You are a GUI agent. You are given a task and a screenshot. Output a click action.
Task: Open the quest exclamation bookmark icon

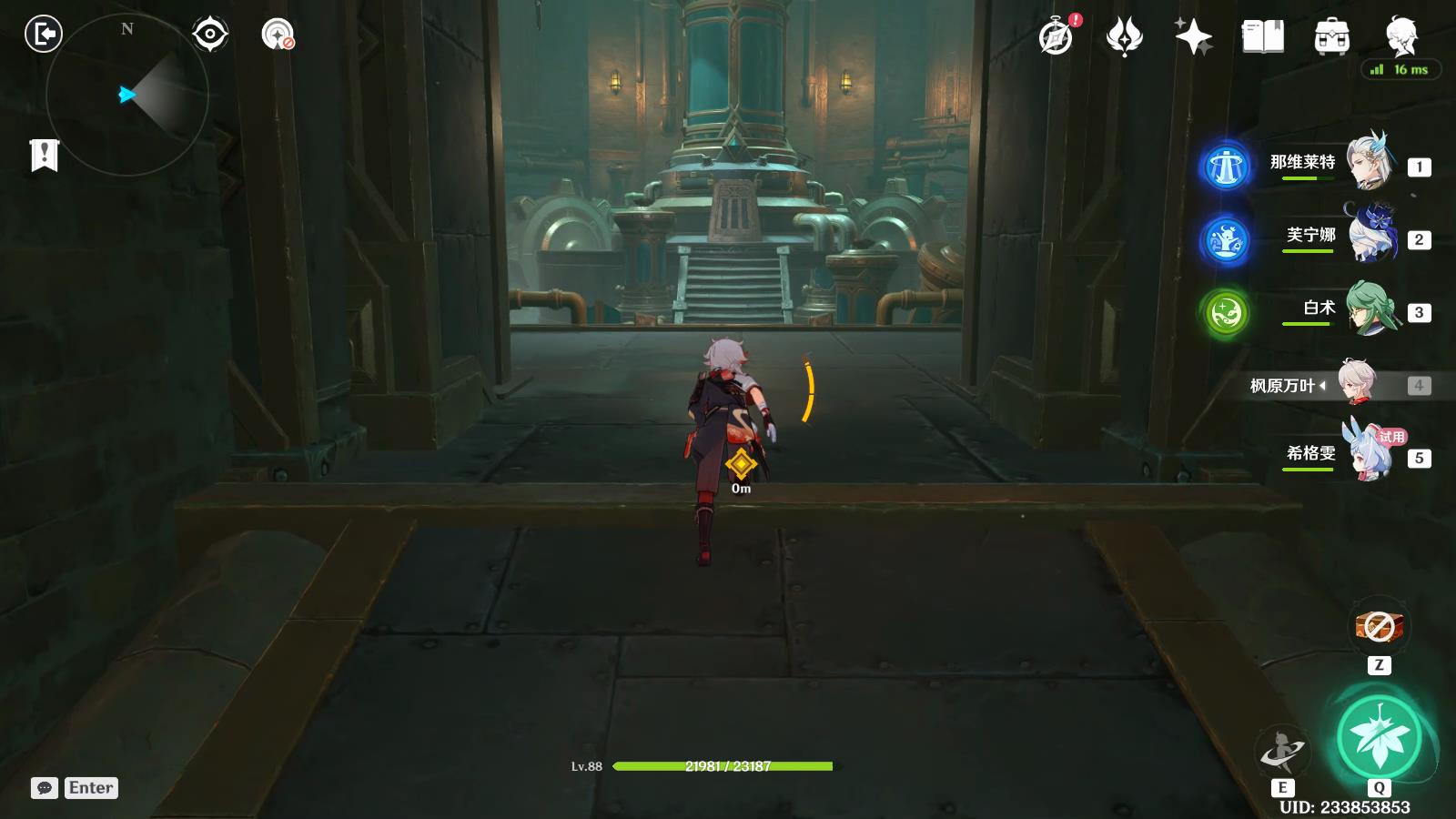pos(44,156)
